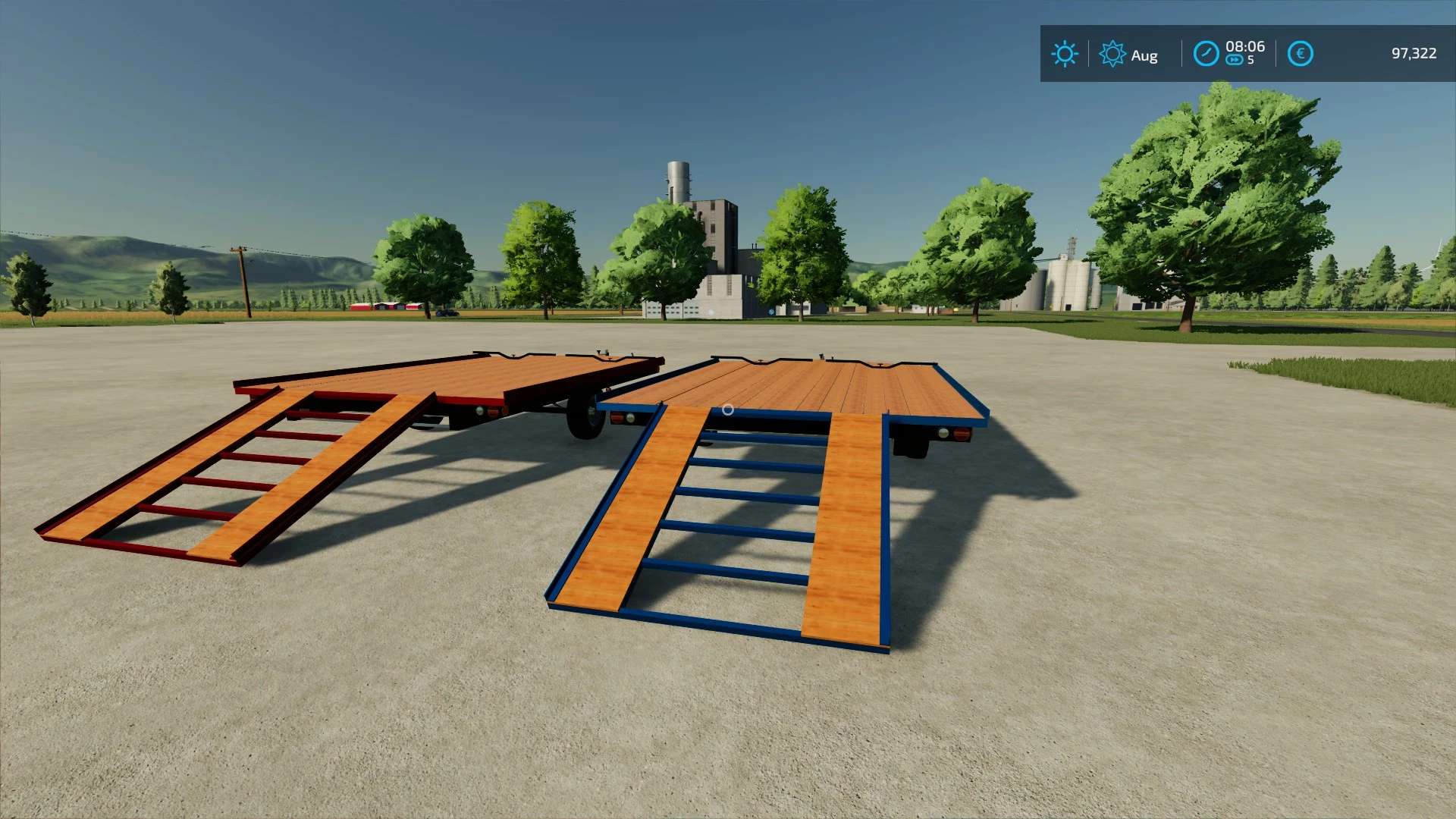Click the sunny weather icon
Viewport: 1456px width, 819px height.
(x=1064, y=54)
